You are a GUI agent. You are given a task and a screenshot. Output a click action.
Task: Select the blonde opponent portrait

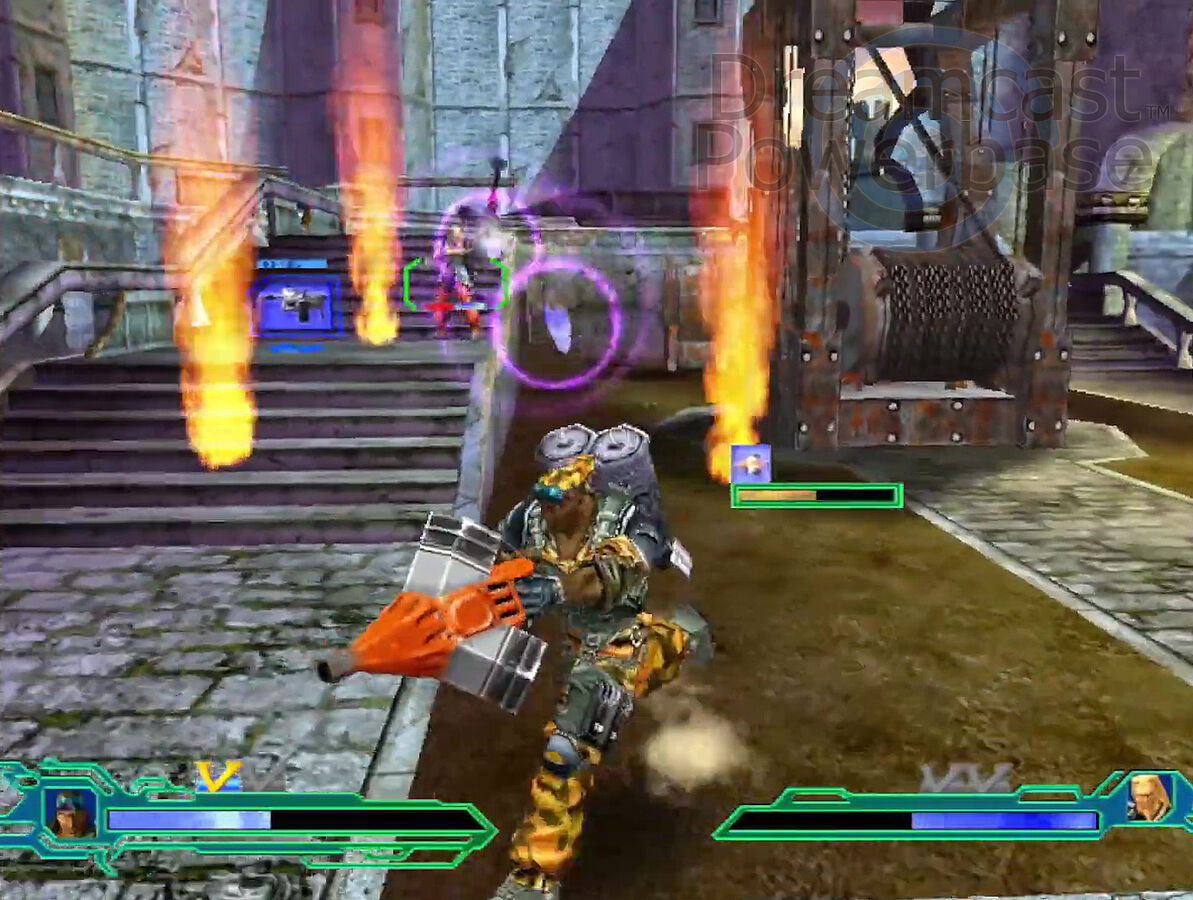pos(1150,797)
